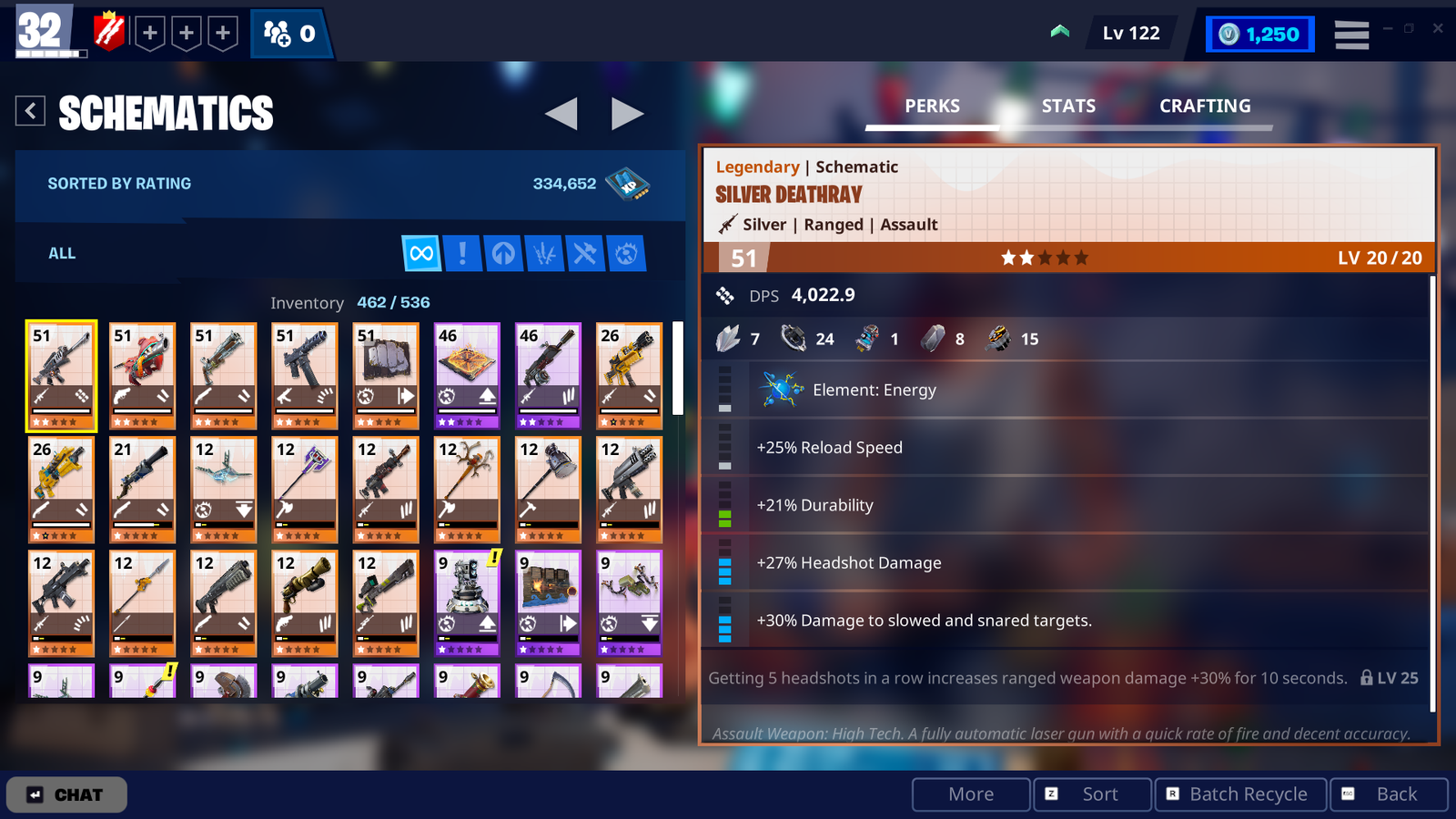Select the infinity All filter icon
1456x819 pixels.
(421, 253)
